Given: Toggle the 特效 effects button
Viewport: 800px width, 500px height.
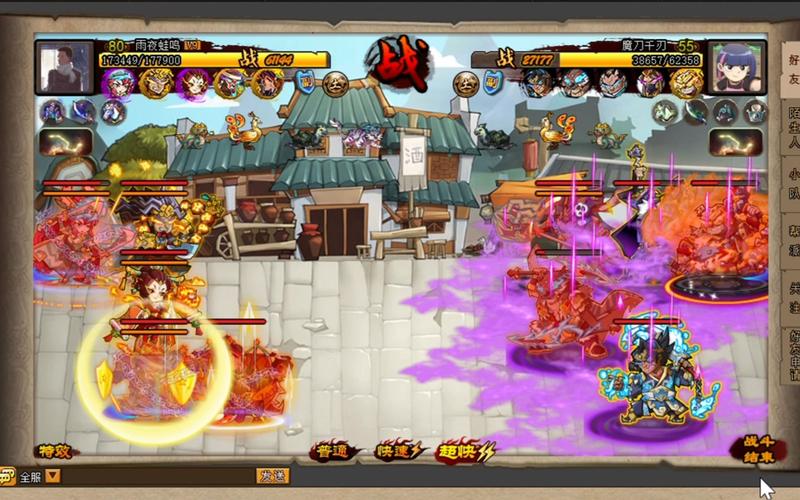Looking at the screenshot, I should pos(53,452).
